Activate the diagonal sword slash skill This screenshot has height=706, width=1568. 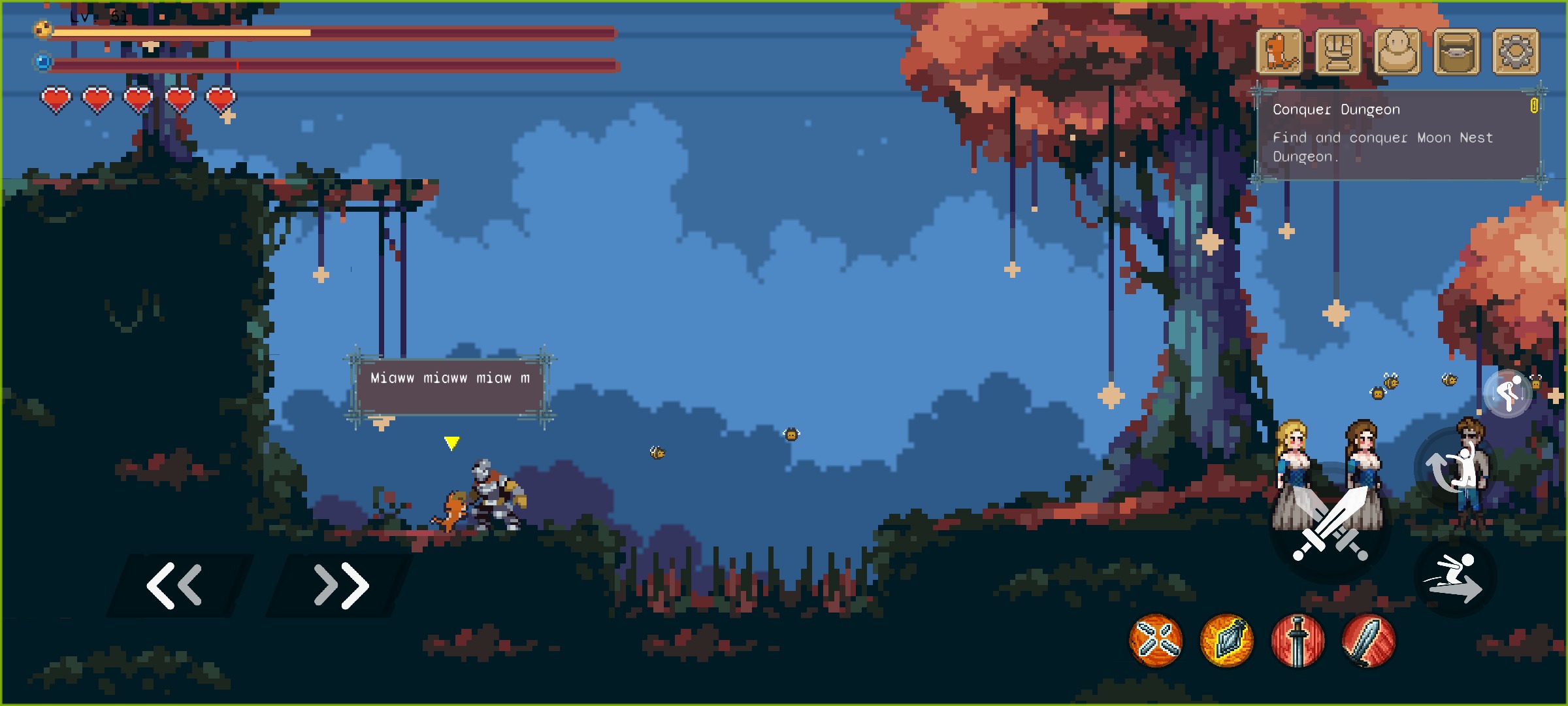1369,641
